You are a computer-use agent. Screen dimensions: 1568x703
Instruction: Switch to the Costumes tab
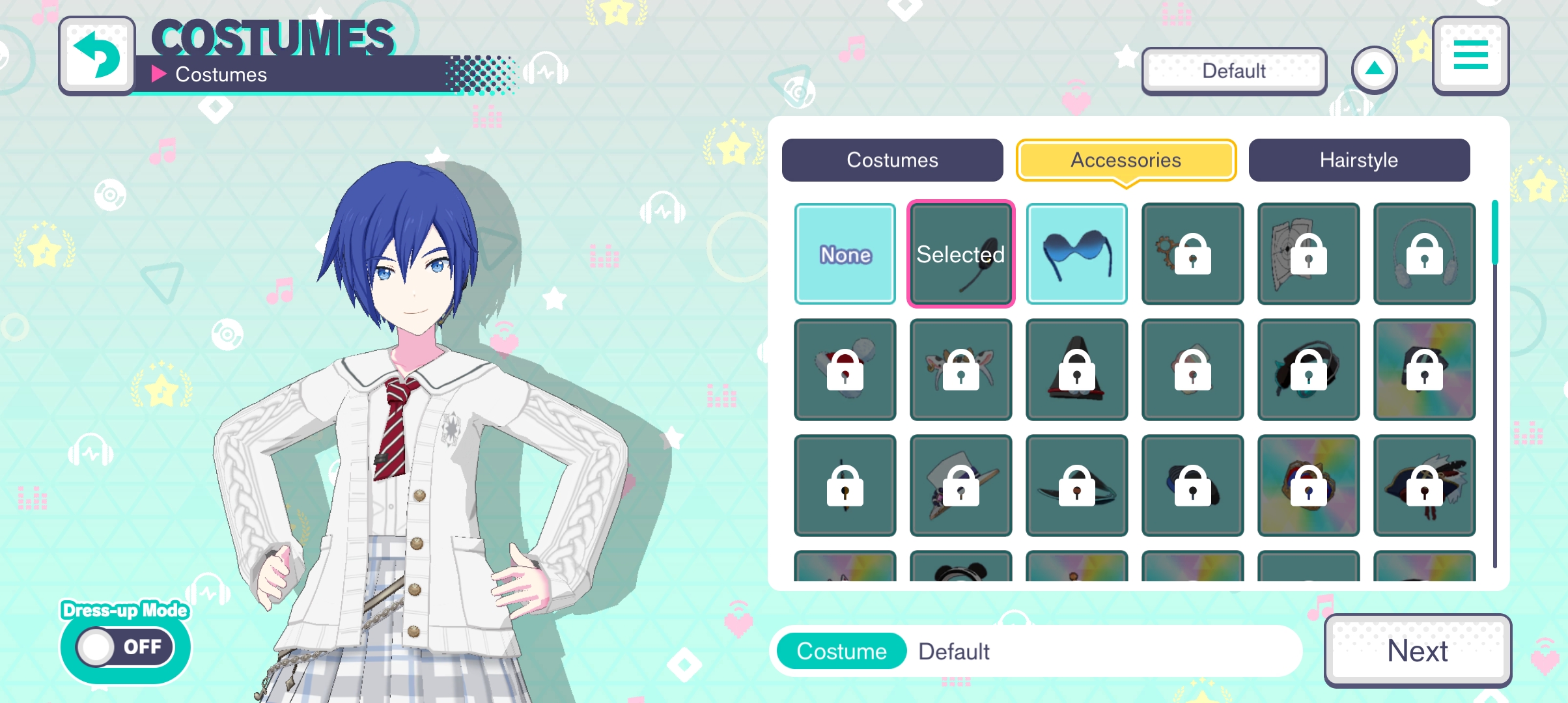[892, 160]
